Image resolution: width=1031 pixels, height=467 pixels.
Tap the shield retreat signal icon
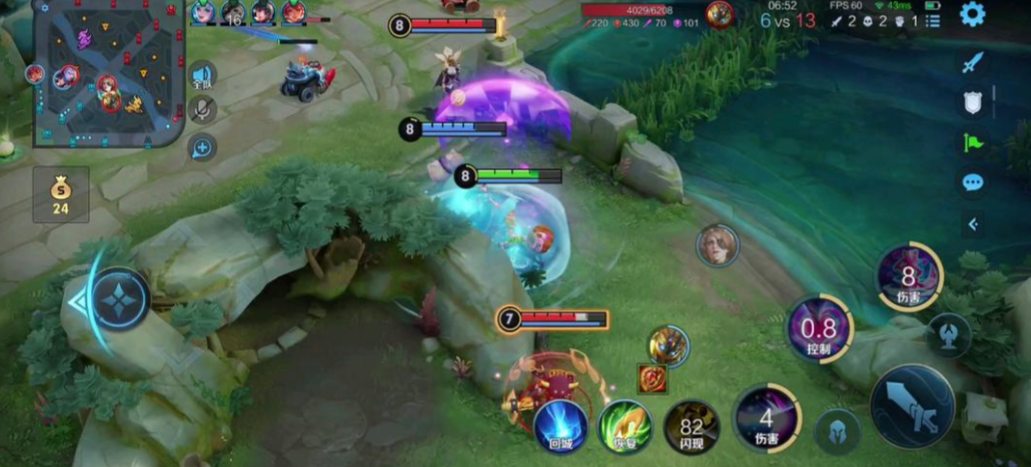972,102
